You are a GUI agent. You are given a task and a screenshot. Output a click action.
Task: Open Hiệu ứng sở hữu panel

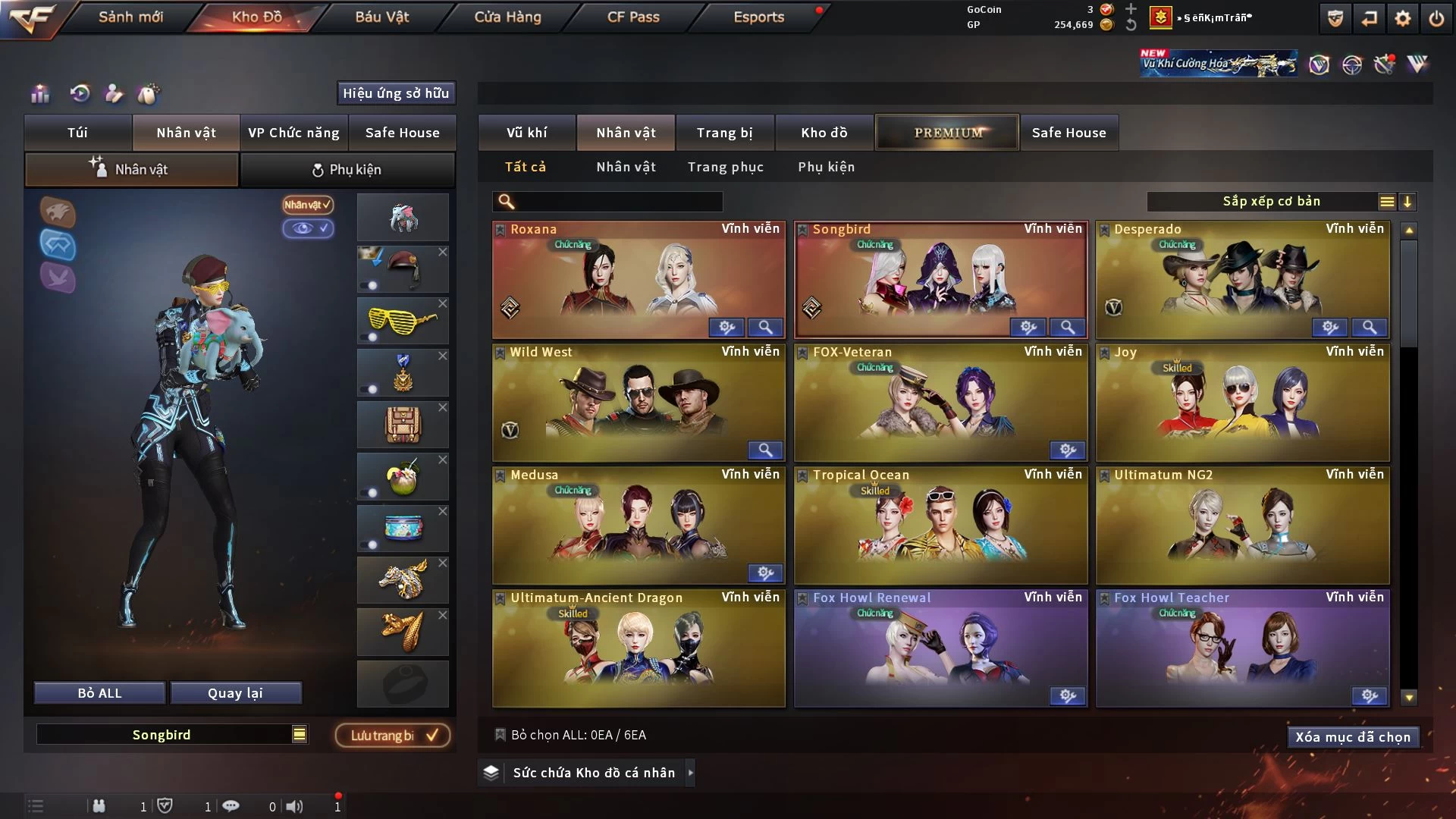tap(395, 93)
